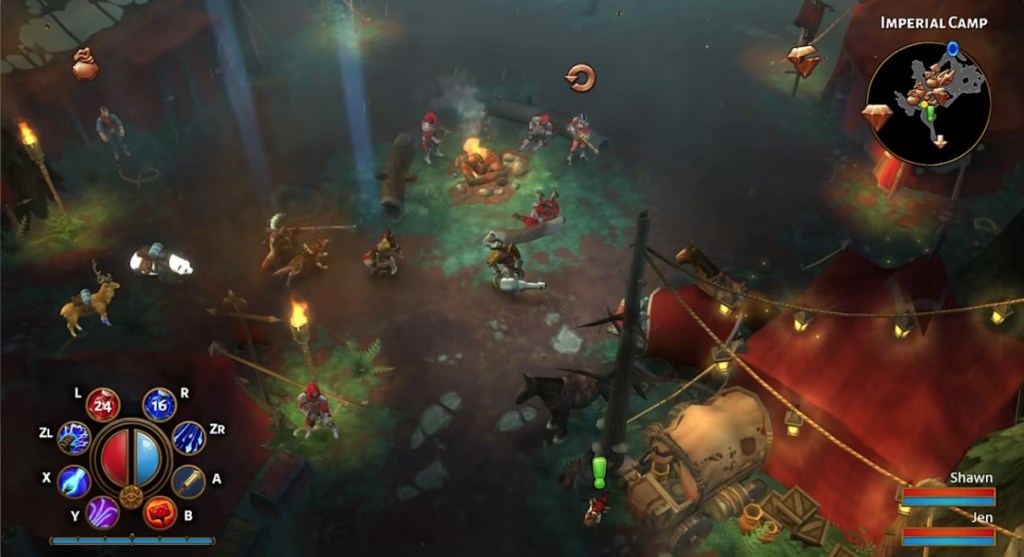The height and width of the screenshot is (557, 1024).
Task: Activate the glowing blue hand skill
Action: [74, 481]
